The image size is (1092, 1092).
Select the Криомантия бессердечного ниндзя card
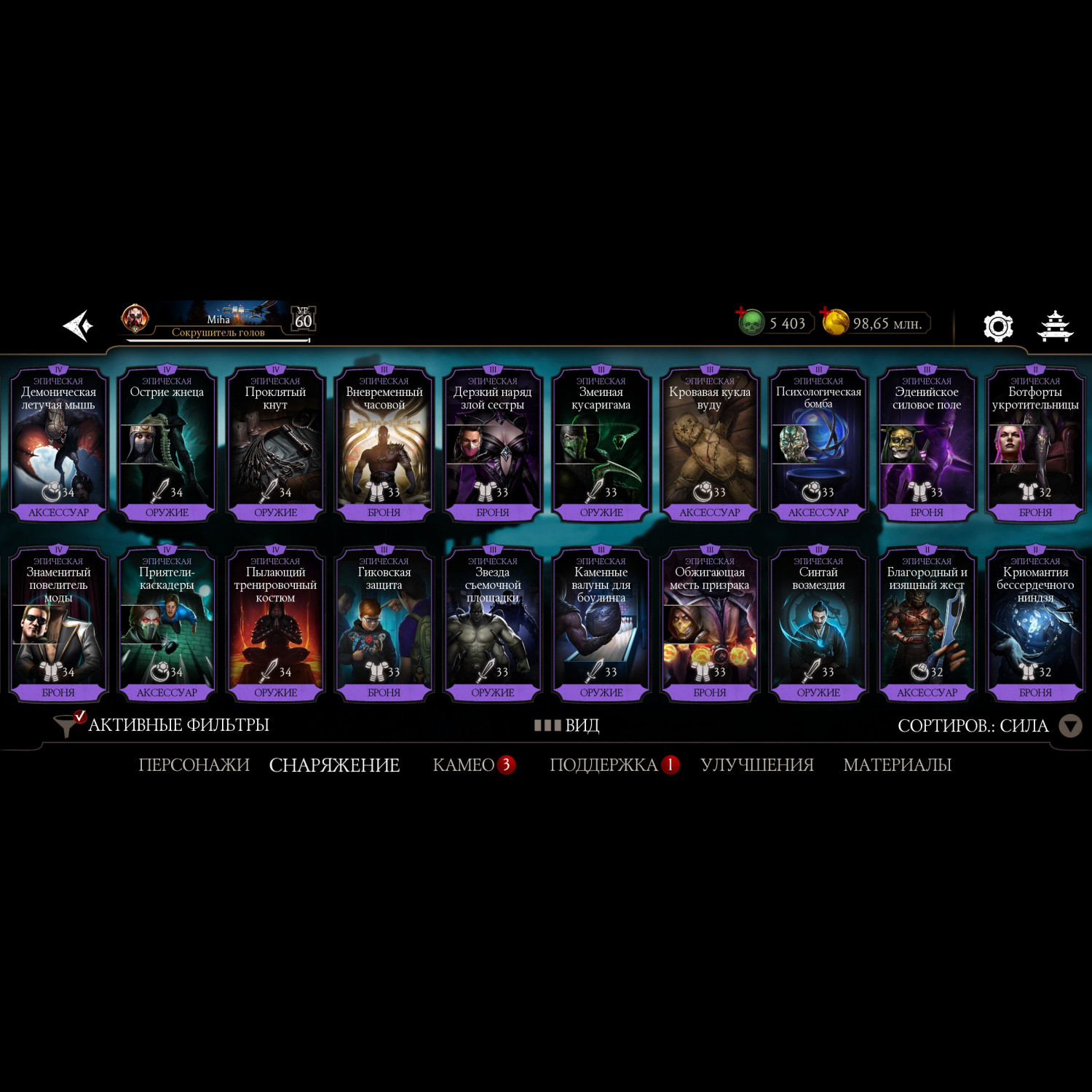click(x=1034, y=624)
